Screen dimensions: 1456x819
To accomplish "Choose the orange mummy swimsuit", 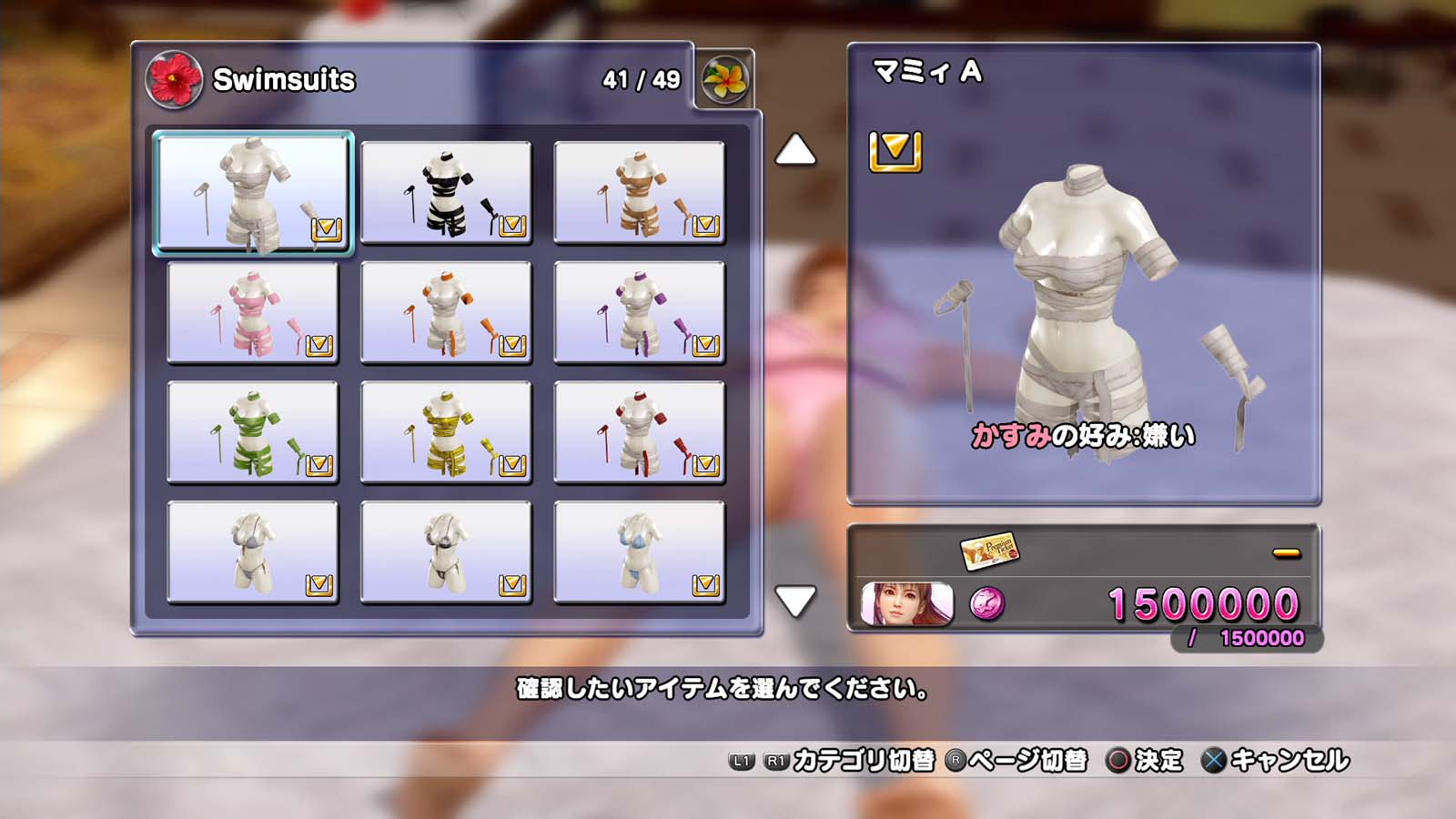I will click(x=446, y=312).
